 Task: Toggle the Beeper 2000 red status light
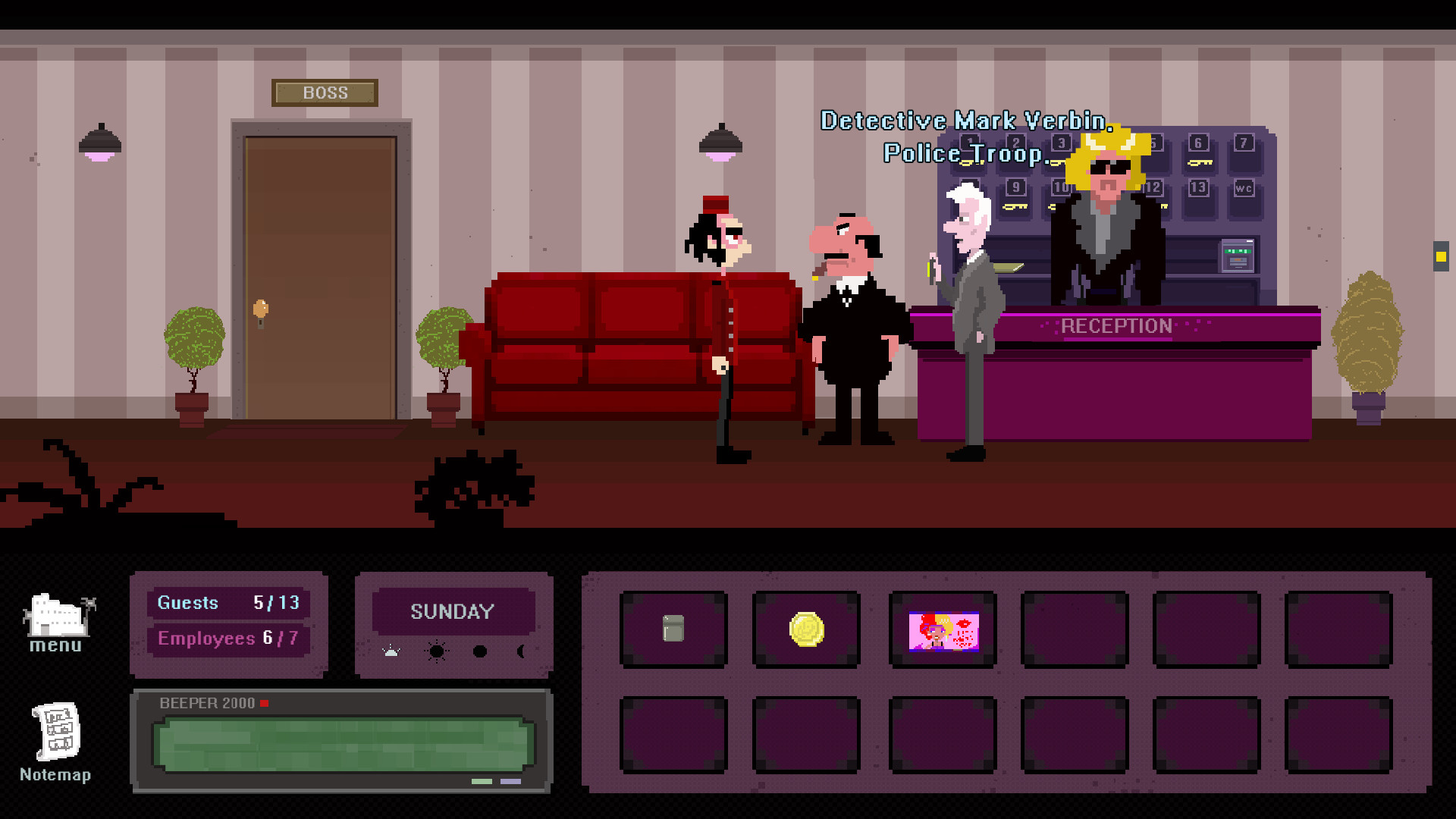coord(265,703)
